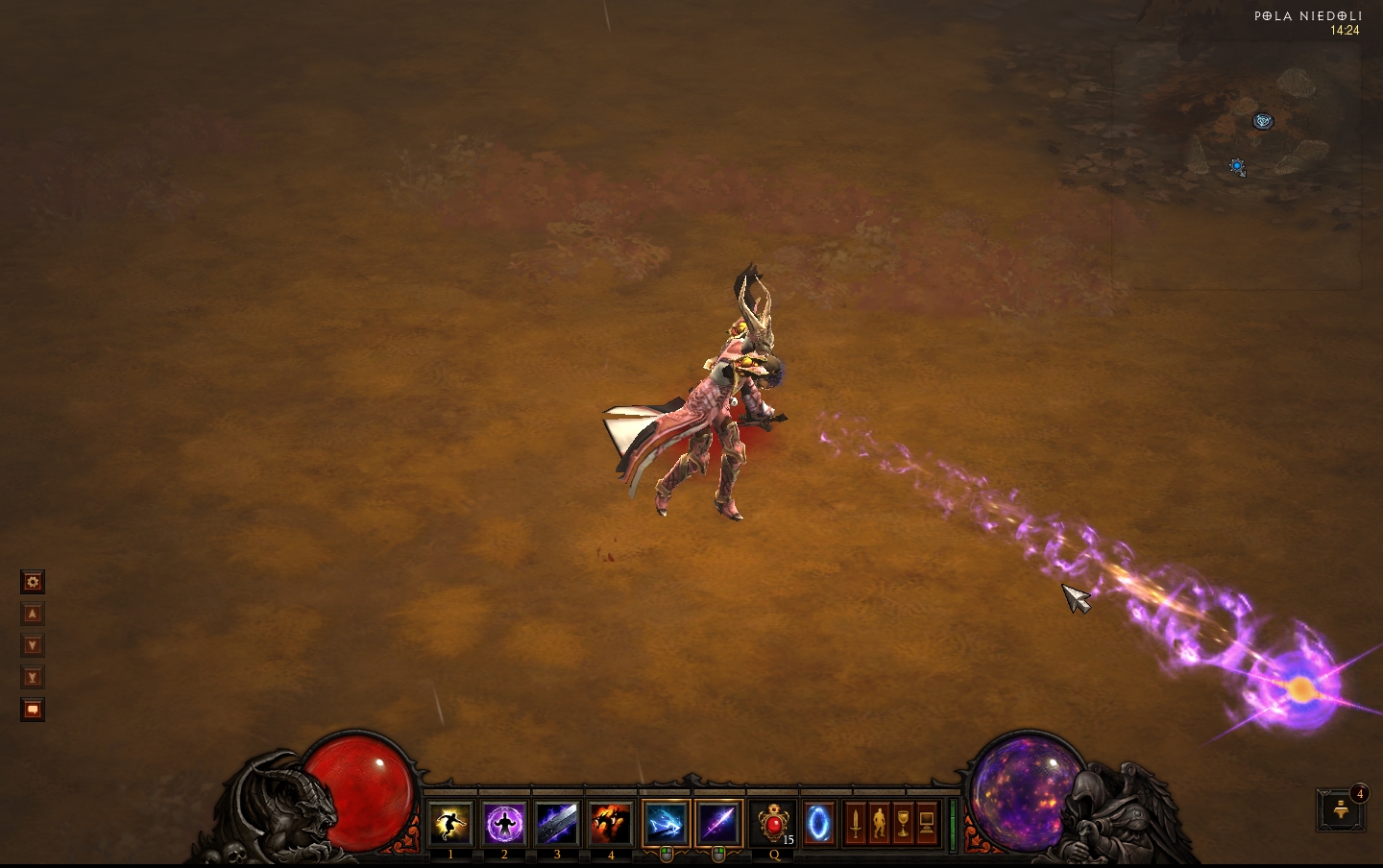
Task: Click the minimap in the corner
Action: pyautogui.click(x=1237, y=165)
